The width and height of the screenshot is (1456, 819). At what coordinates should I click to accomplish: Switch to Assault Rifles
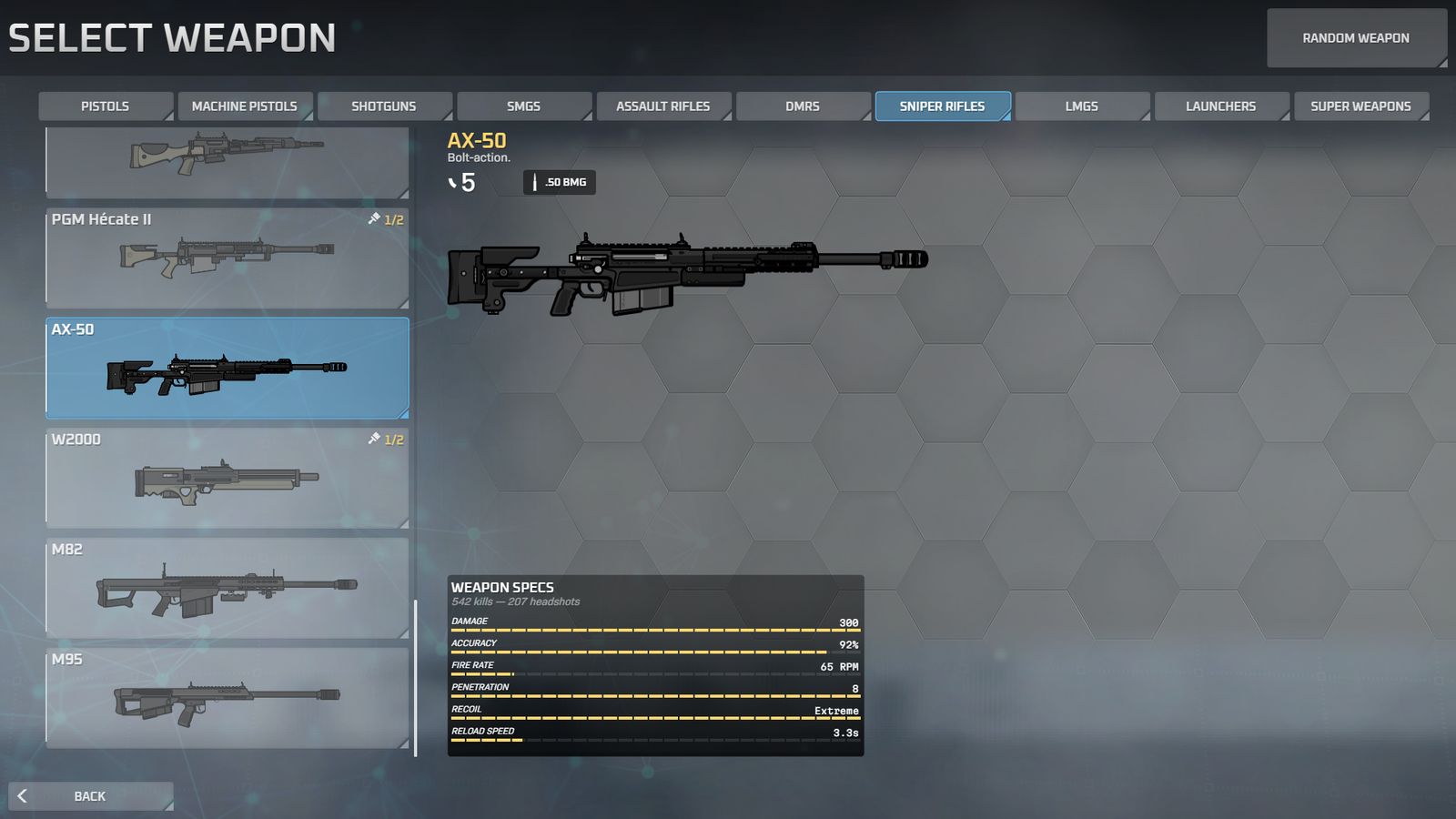tap(662, 106)
